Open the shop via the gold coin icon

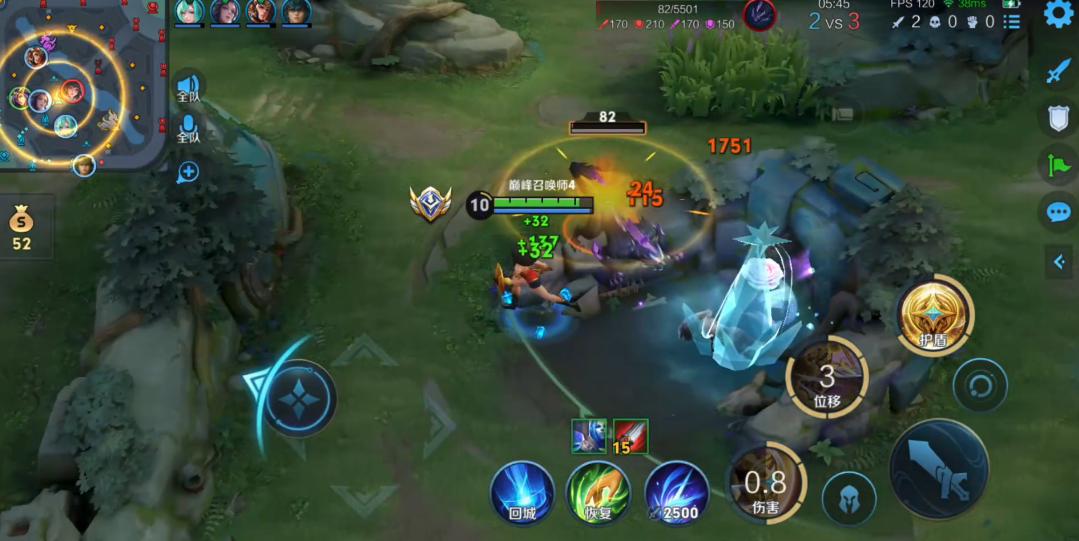tap(22, 226)
